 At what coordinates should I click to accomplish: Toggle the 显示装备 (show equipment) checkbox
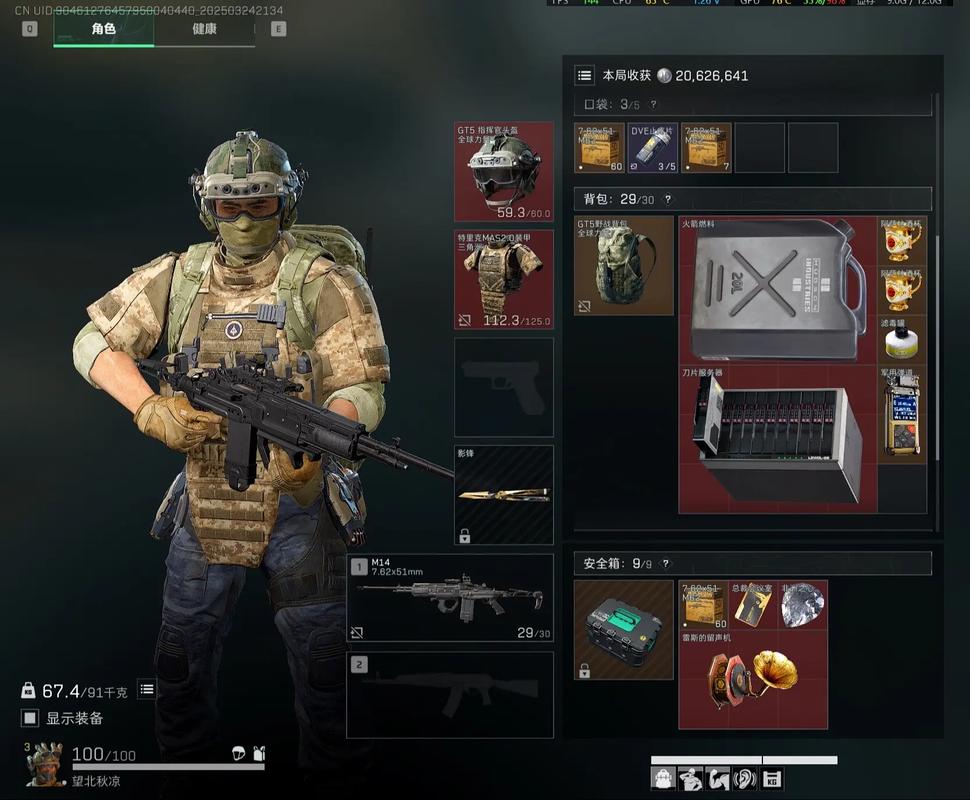[x=31, y=718]
